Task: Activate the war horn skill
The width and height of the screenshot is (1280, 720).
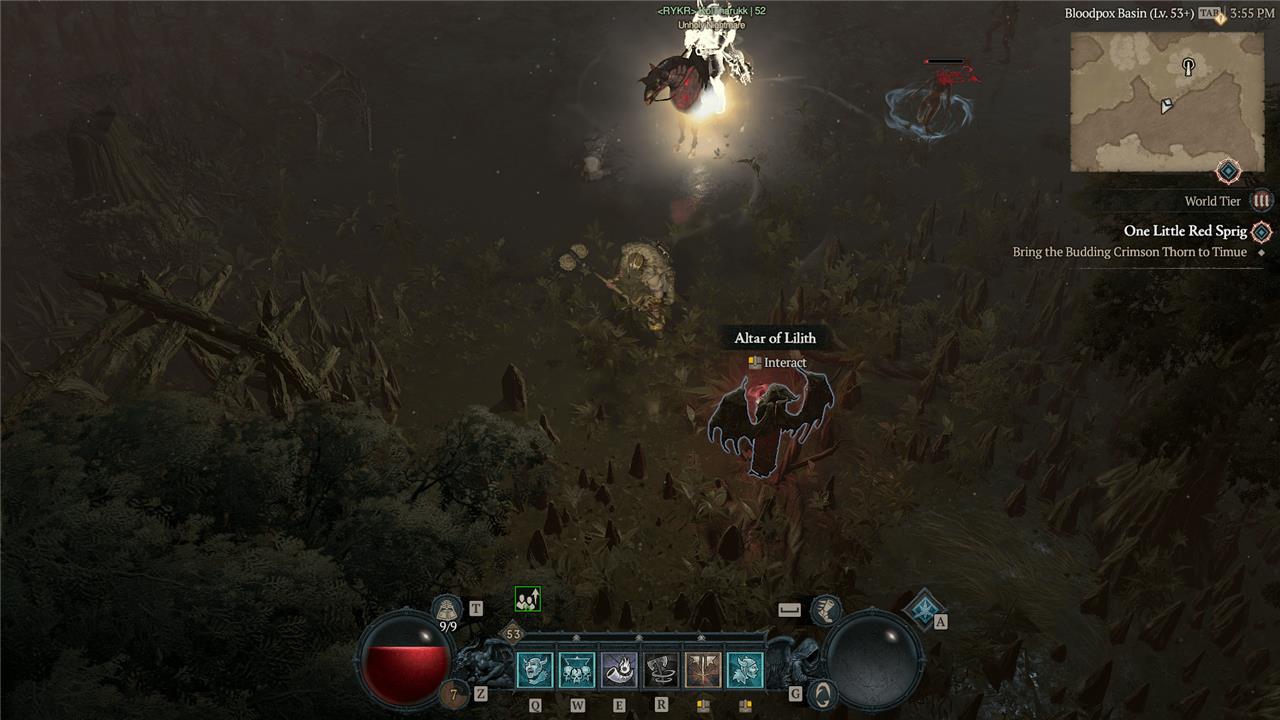Action: 619,670
